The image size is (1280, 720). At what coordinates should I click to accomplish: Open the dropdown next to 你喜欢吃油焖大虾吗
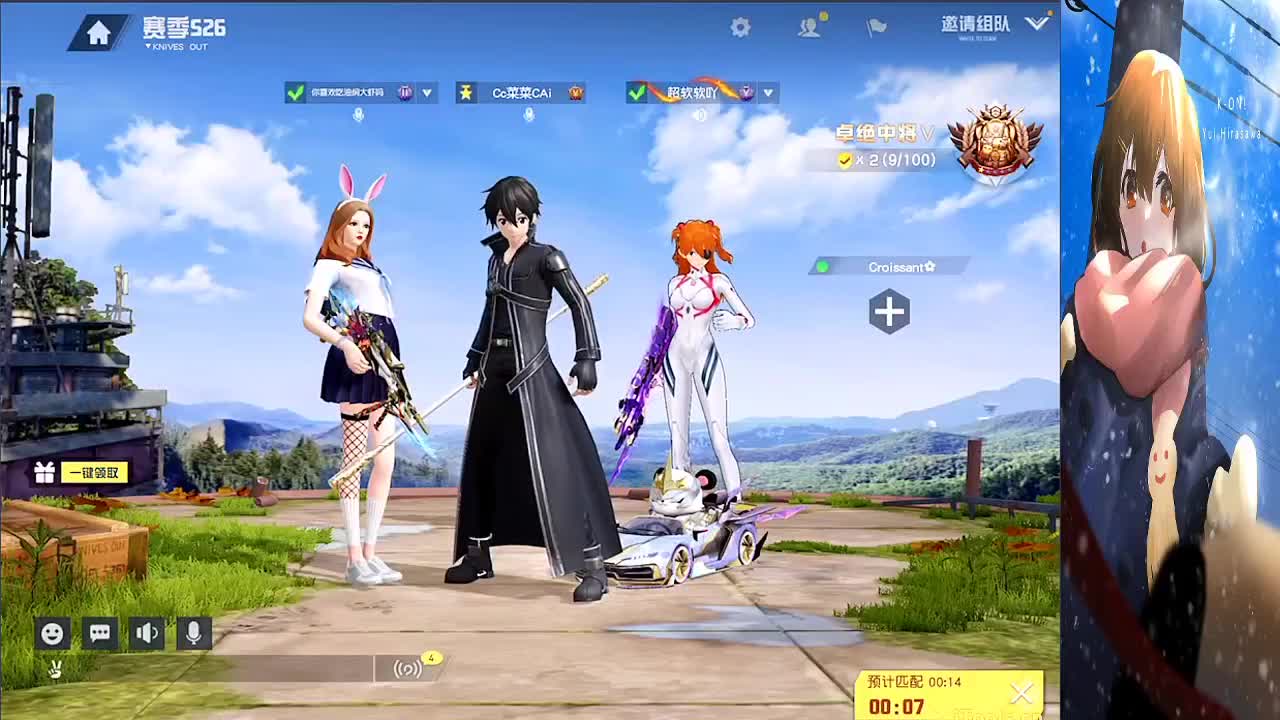pos(428,93)
